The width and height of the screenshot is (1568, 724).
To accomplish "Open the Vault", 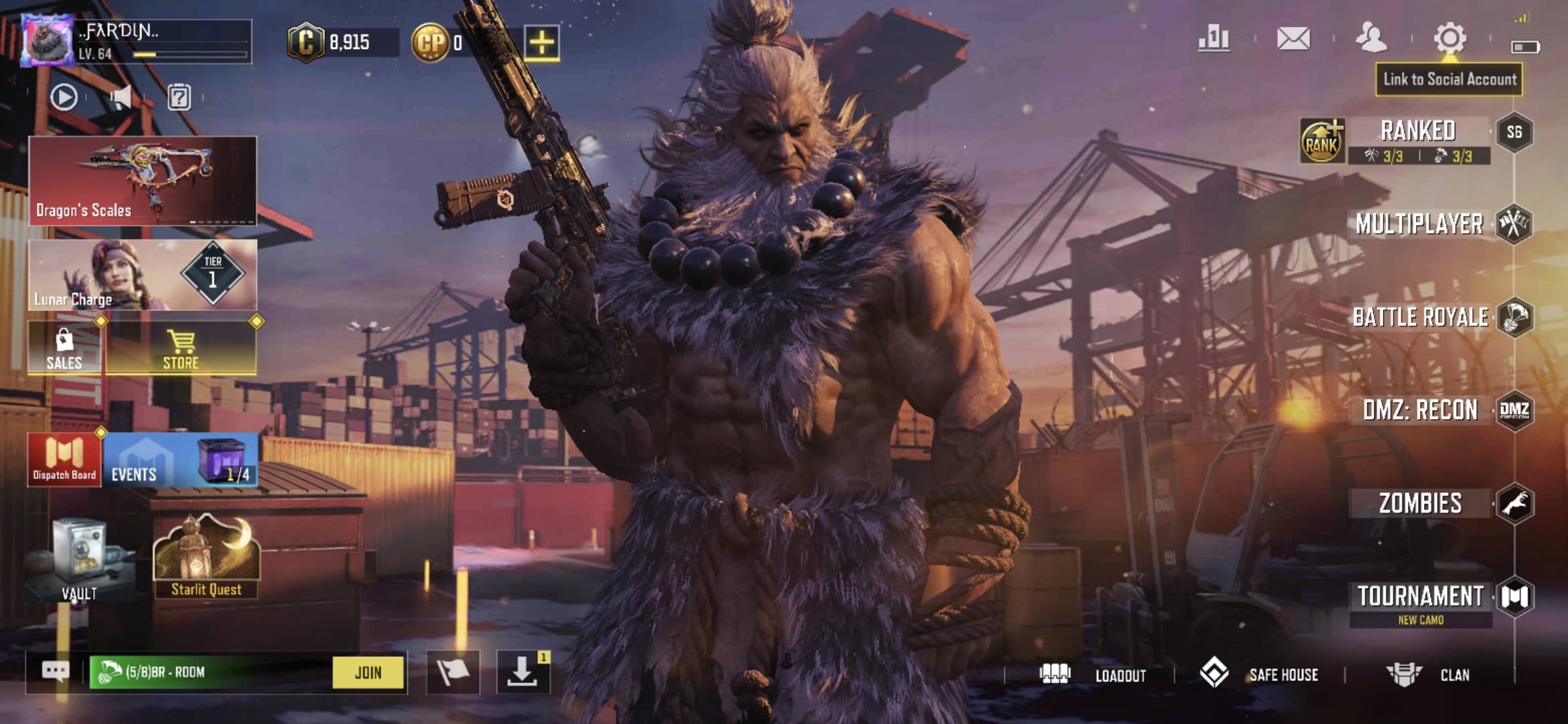I will [79, 560].
